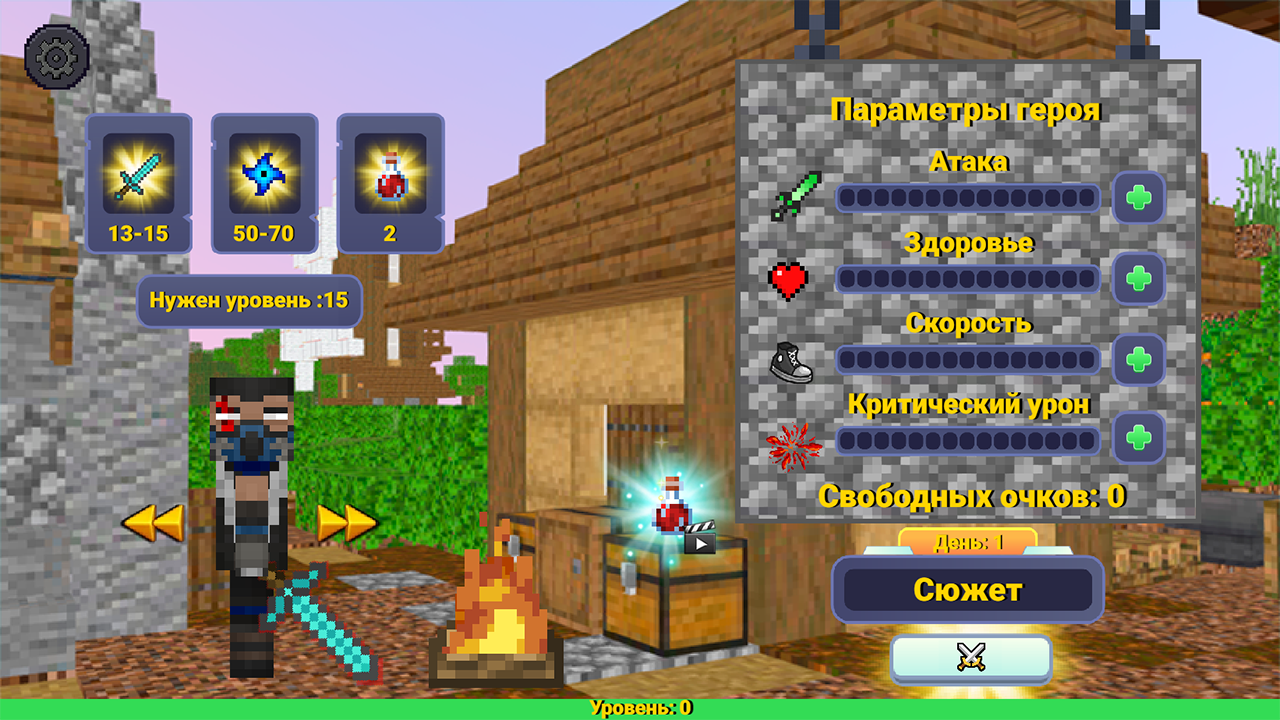
Task: Switch character with the left double arrow
Action: 151,523
